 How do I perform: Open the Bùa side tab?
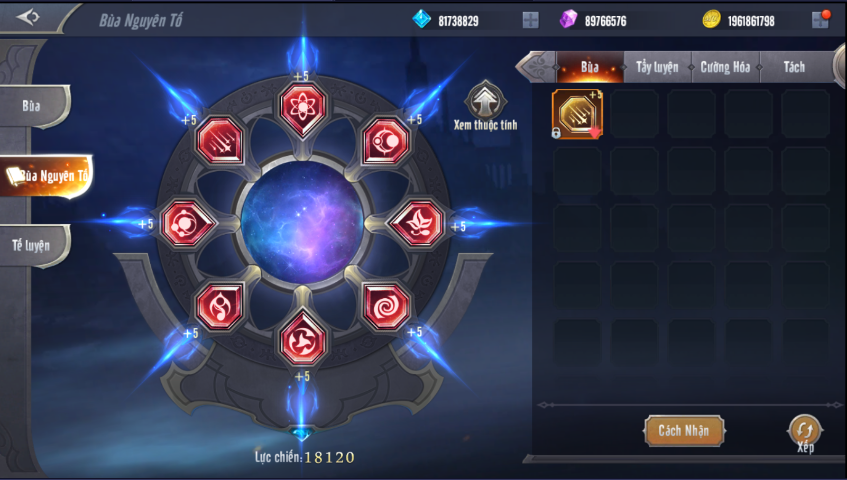click(33, 106)
